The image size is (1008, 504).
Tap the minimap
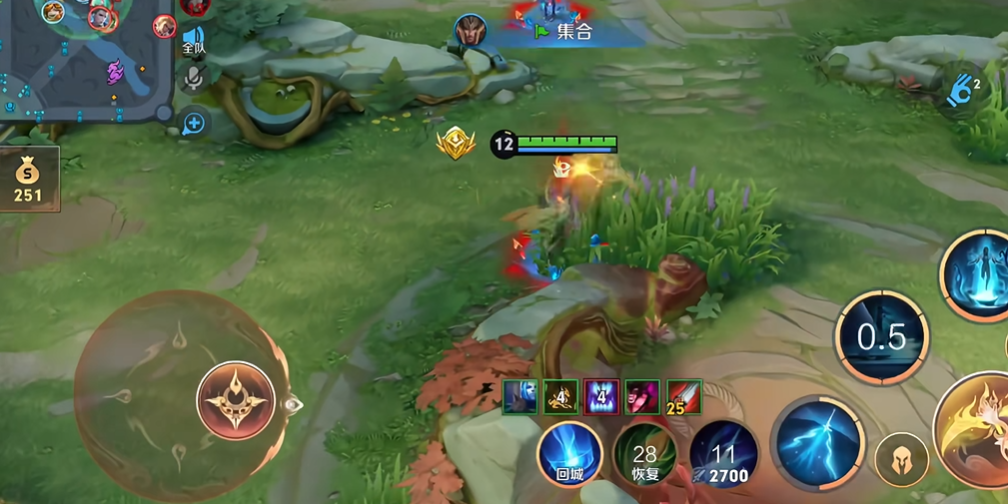point(85,58)
